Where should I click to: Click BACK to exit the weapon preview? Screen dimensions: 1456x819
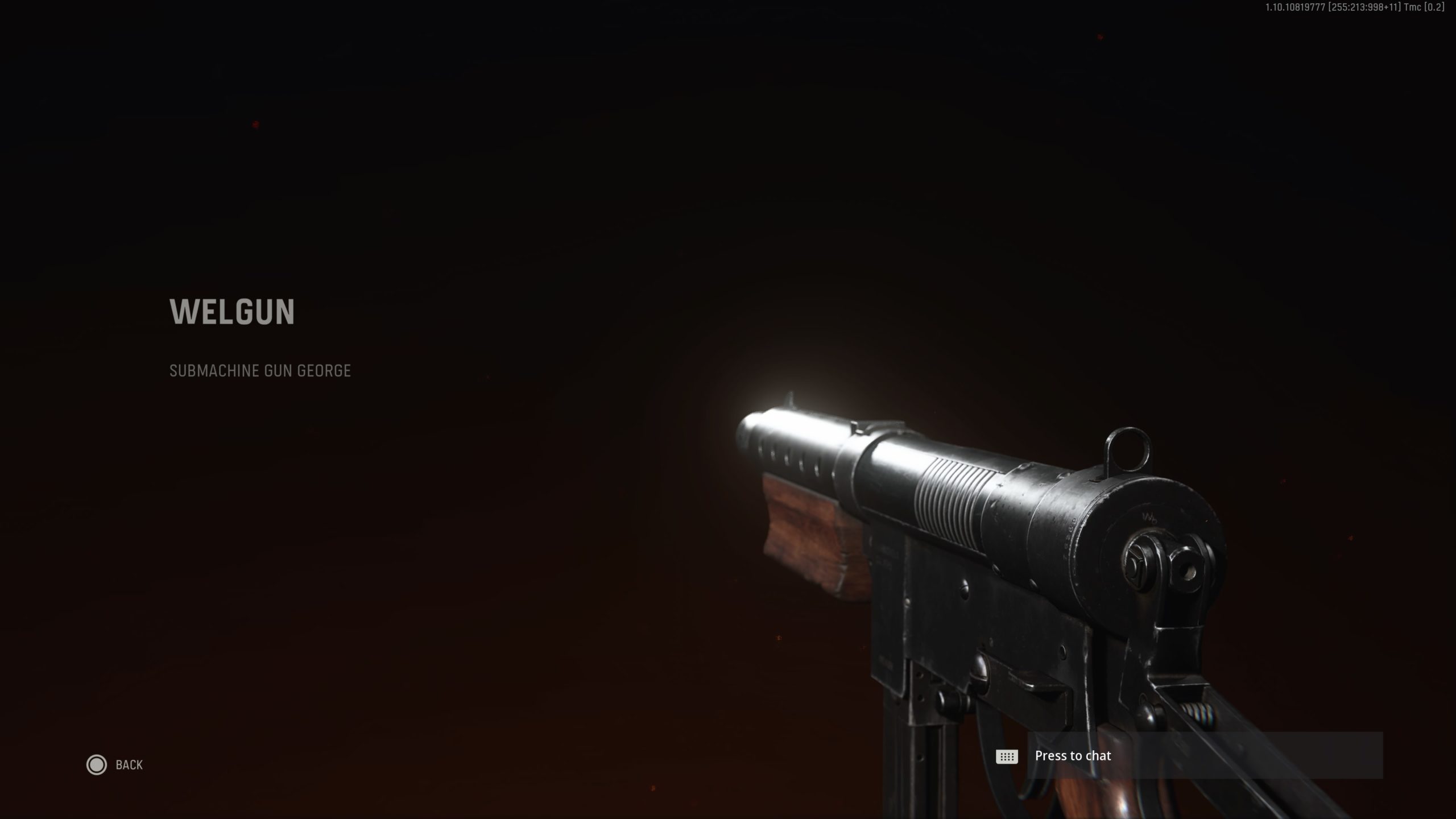pyautogui.click(x=130, y=765)
